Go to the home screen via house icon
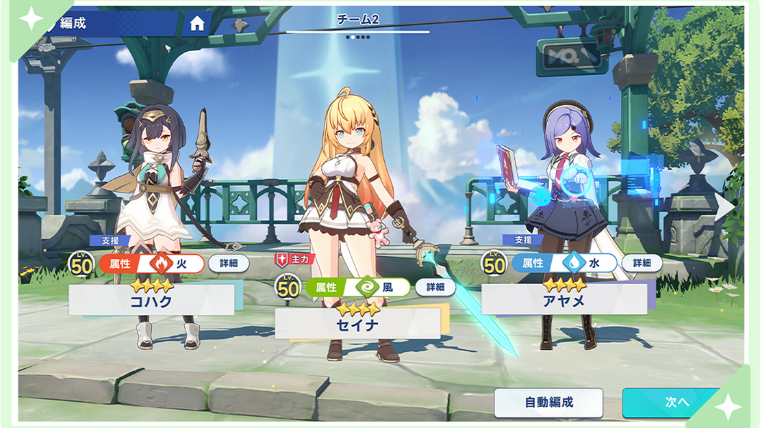The height and width of the screenshot is (428, 760). click(x=197, y=23)
